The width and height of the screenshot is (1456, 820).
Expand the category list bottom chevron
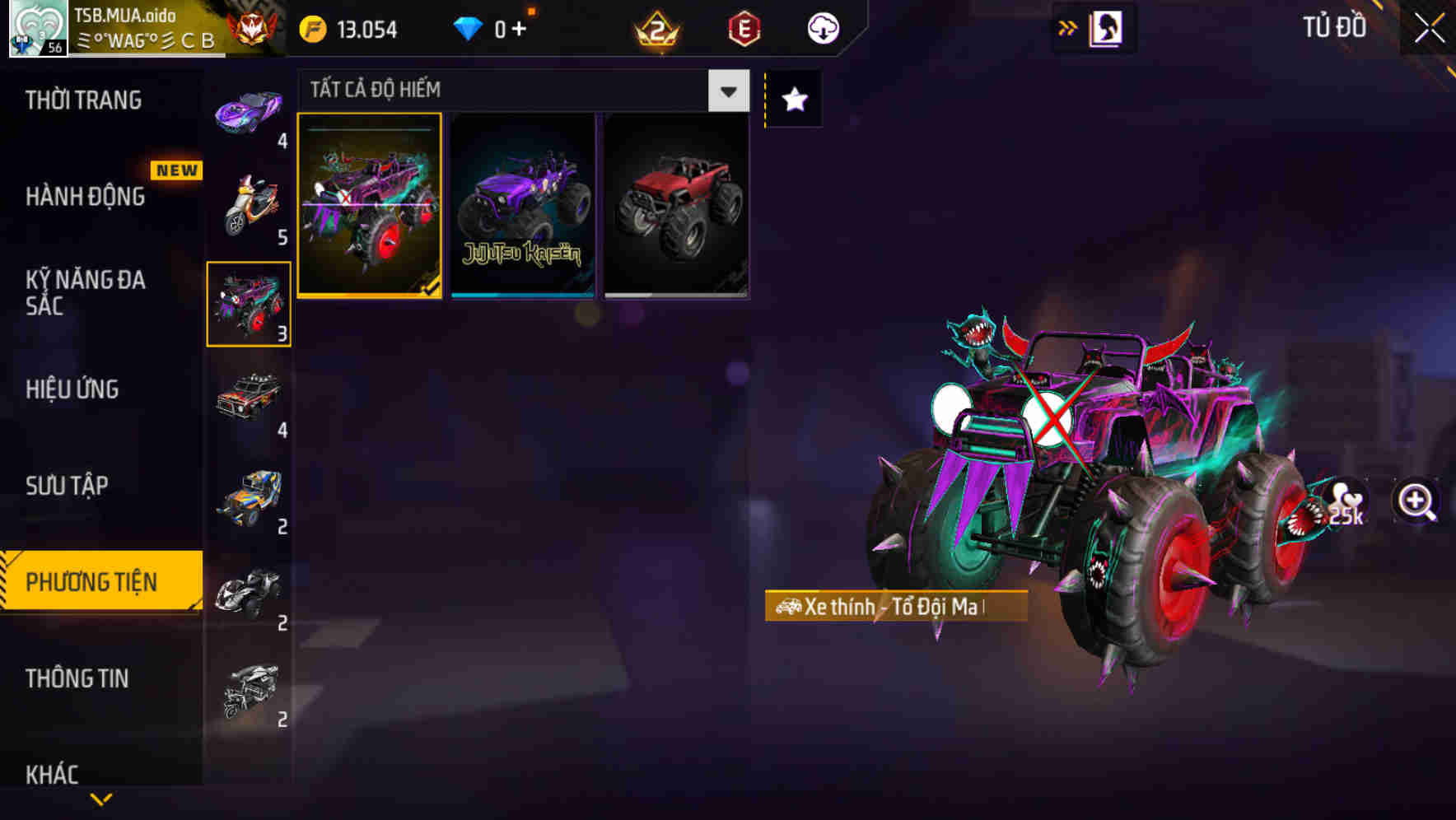[x=100, y=798]
